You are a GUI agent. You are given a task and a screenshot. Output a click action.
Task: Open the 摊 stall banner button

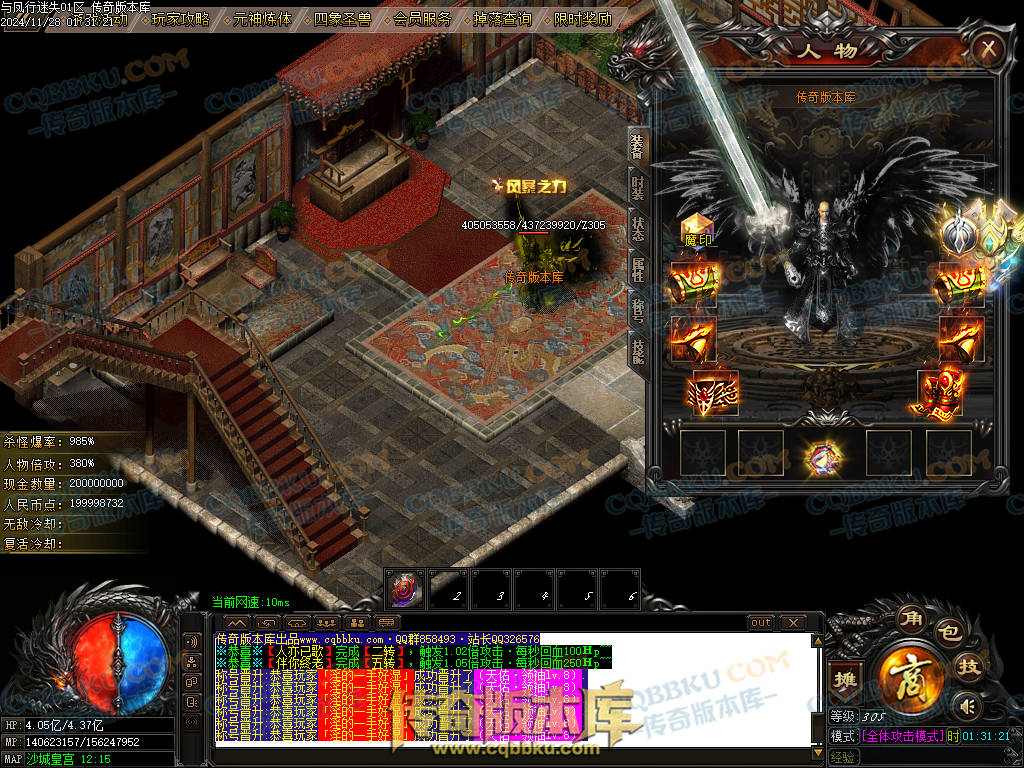(x=846, y=676)
